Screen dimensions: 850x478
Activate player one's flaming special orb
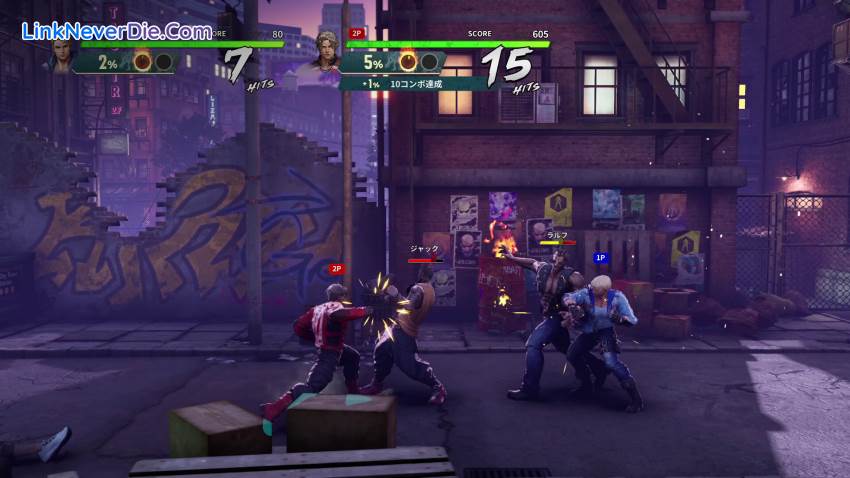[143, 62]
